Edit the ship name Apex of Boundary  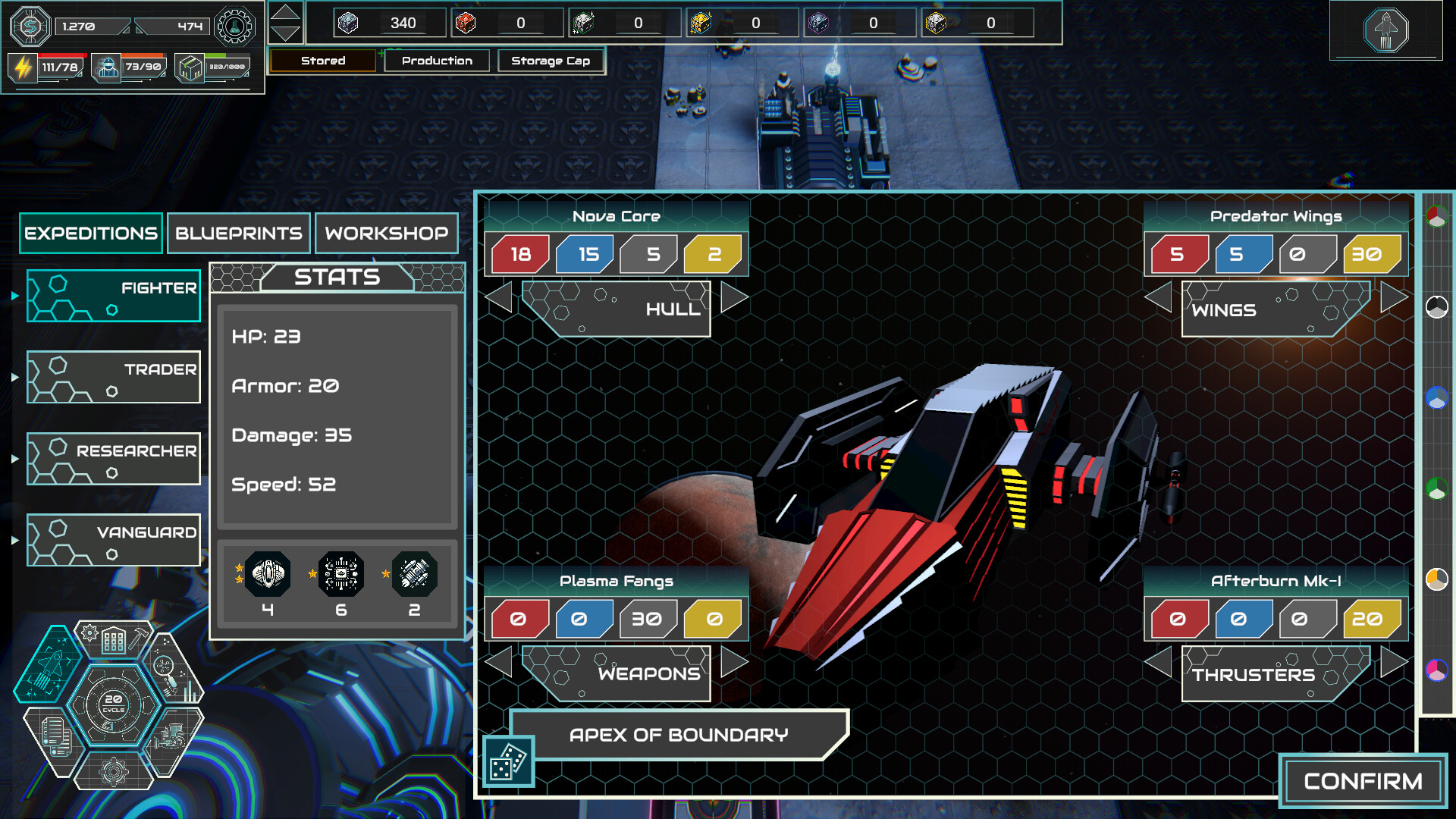coord(679,735)
